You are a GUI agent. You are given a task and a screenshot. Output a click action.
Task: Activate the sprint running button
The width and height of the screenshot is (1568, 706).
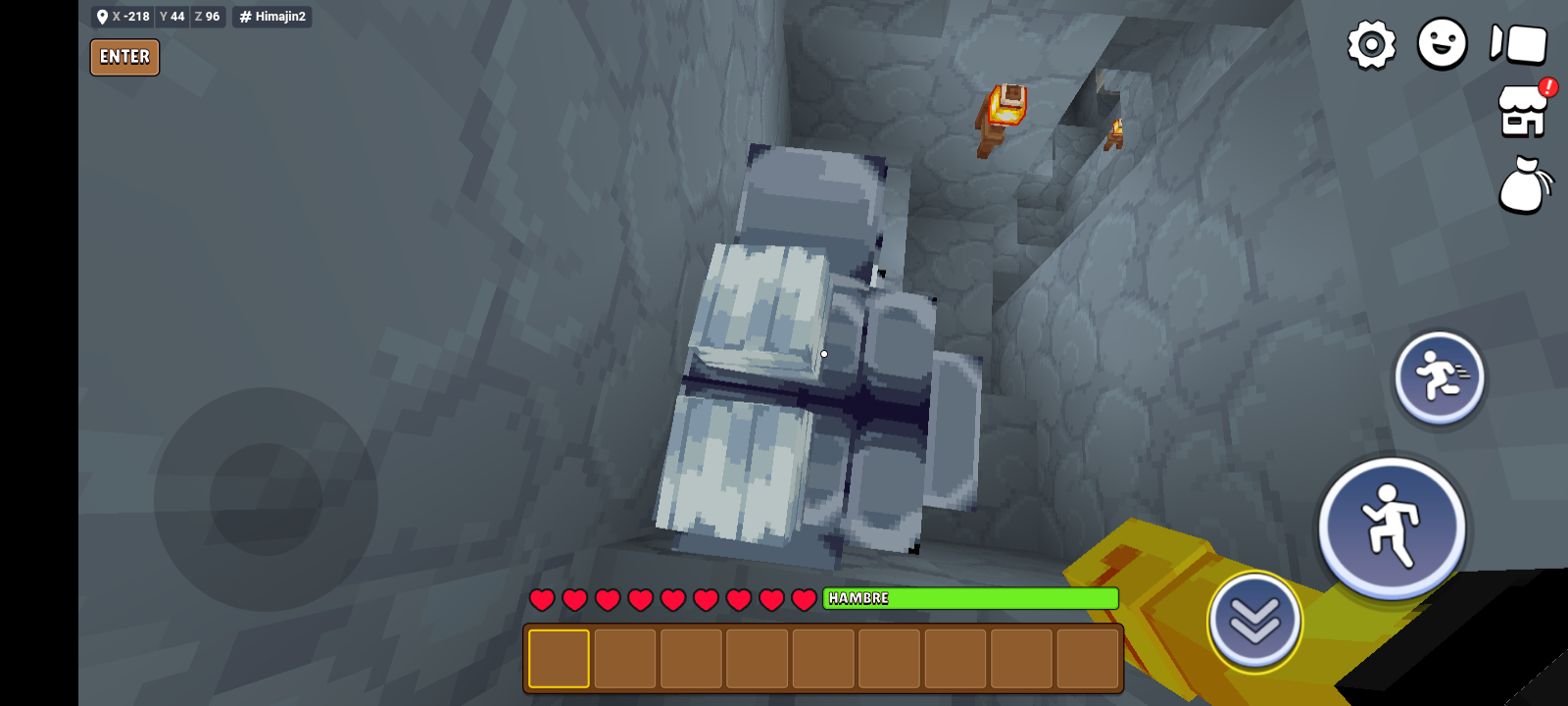[x=1439, y=378]
